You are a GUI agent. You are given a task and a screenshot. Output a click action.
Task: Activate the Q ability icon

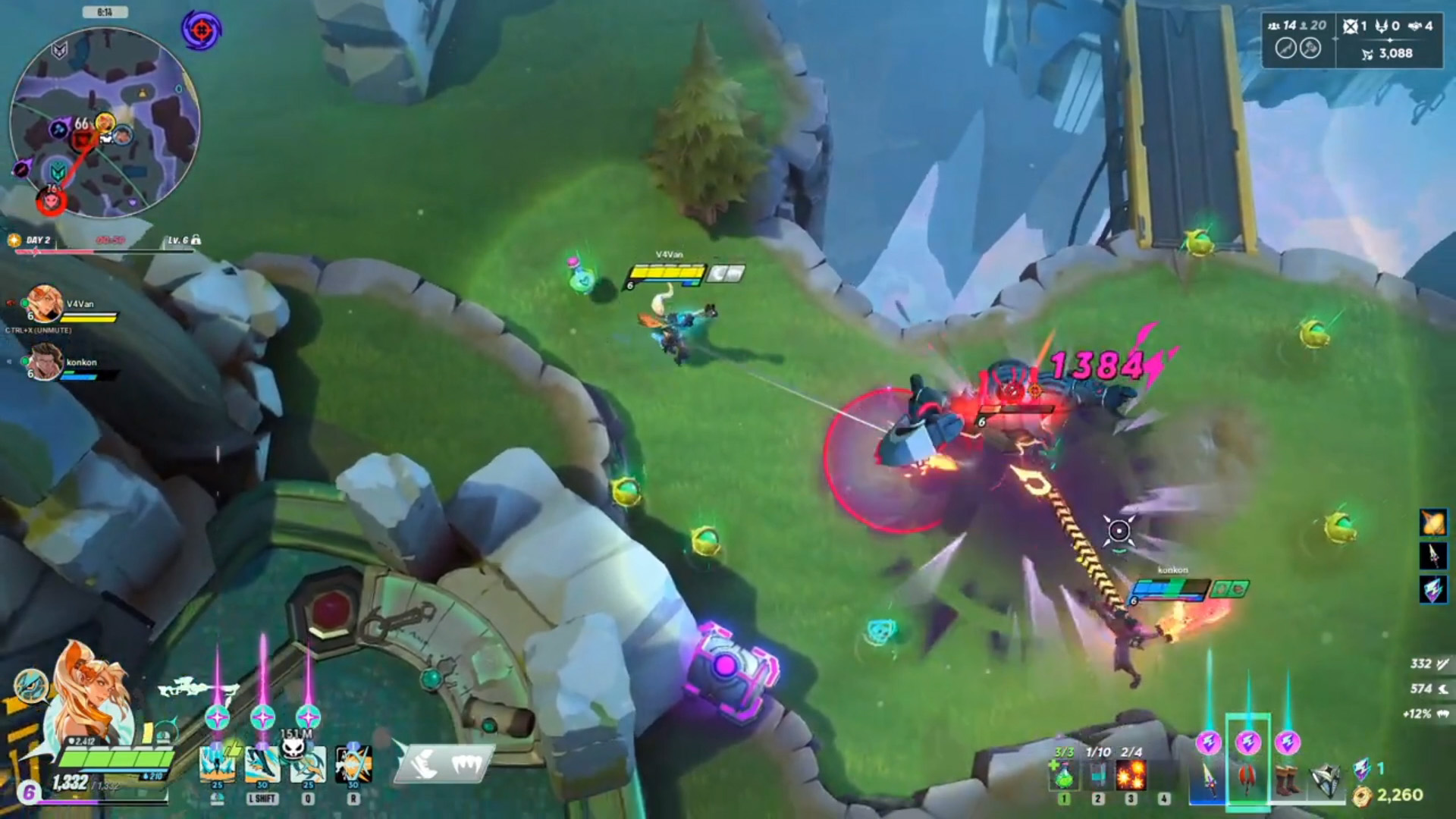308,764
